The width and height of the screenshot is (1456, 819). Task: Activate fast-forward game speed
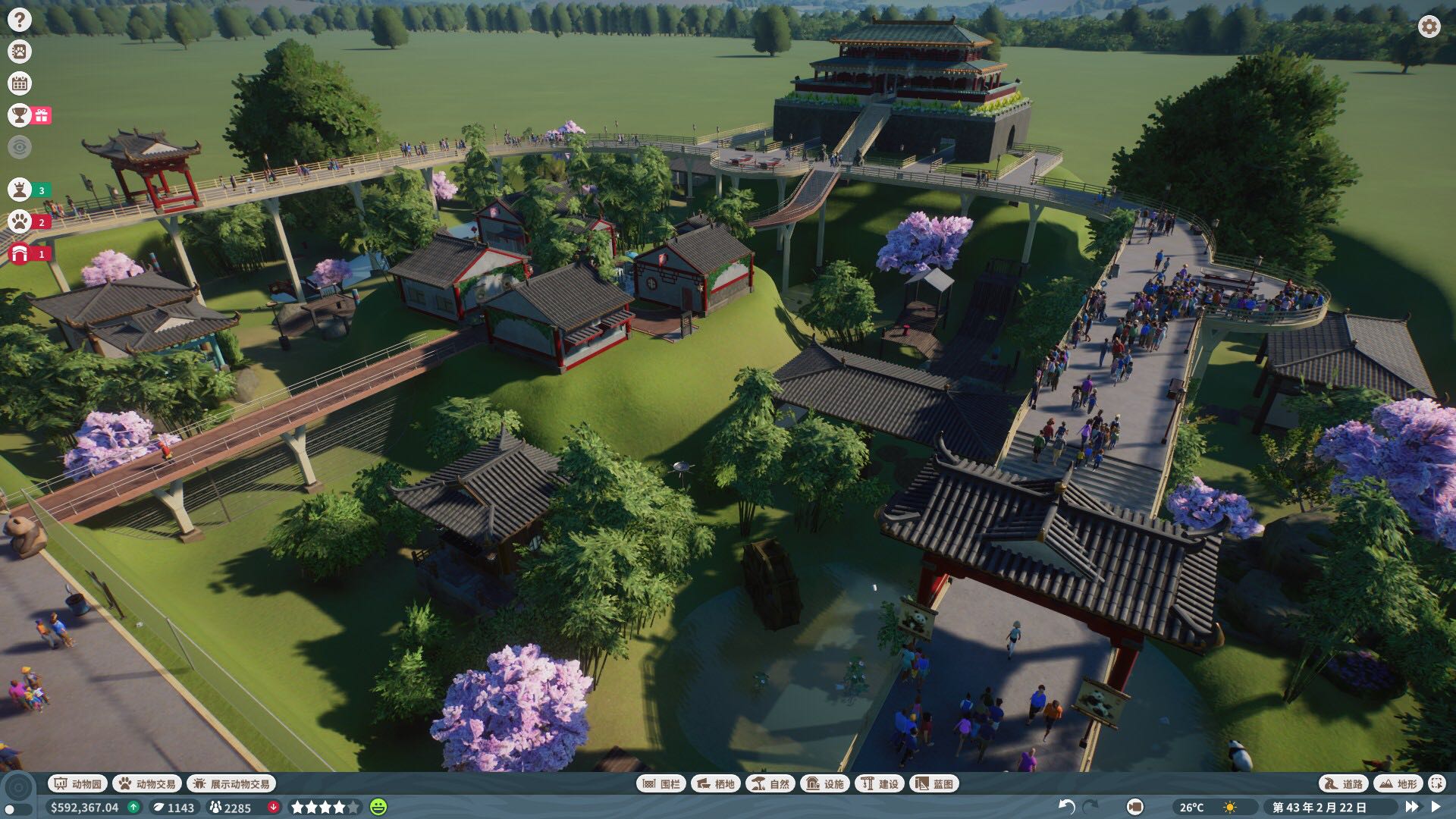tap(1412, 807)
